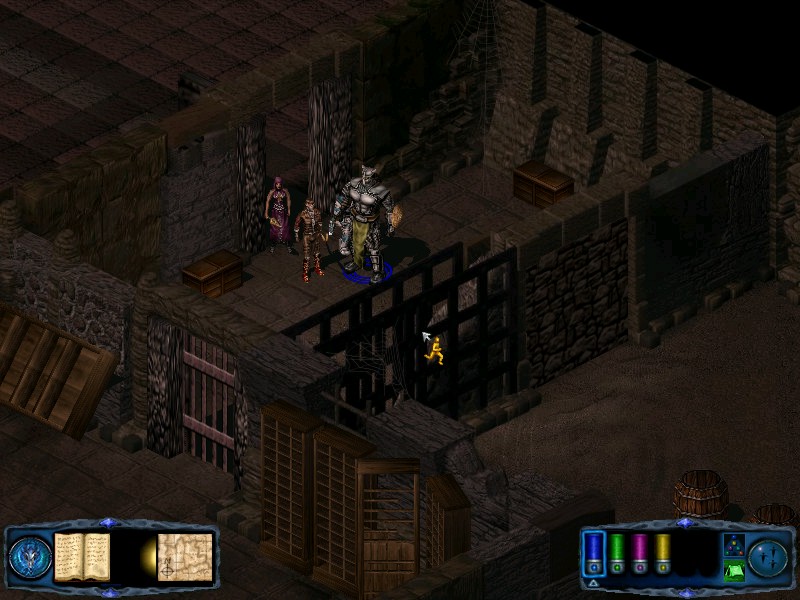
Task: Select the green party member bar
Action: tap(618, 552)
